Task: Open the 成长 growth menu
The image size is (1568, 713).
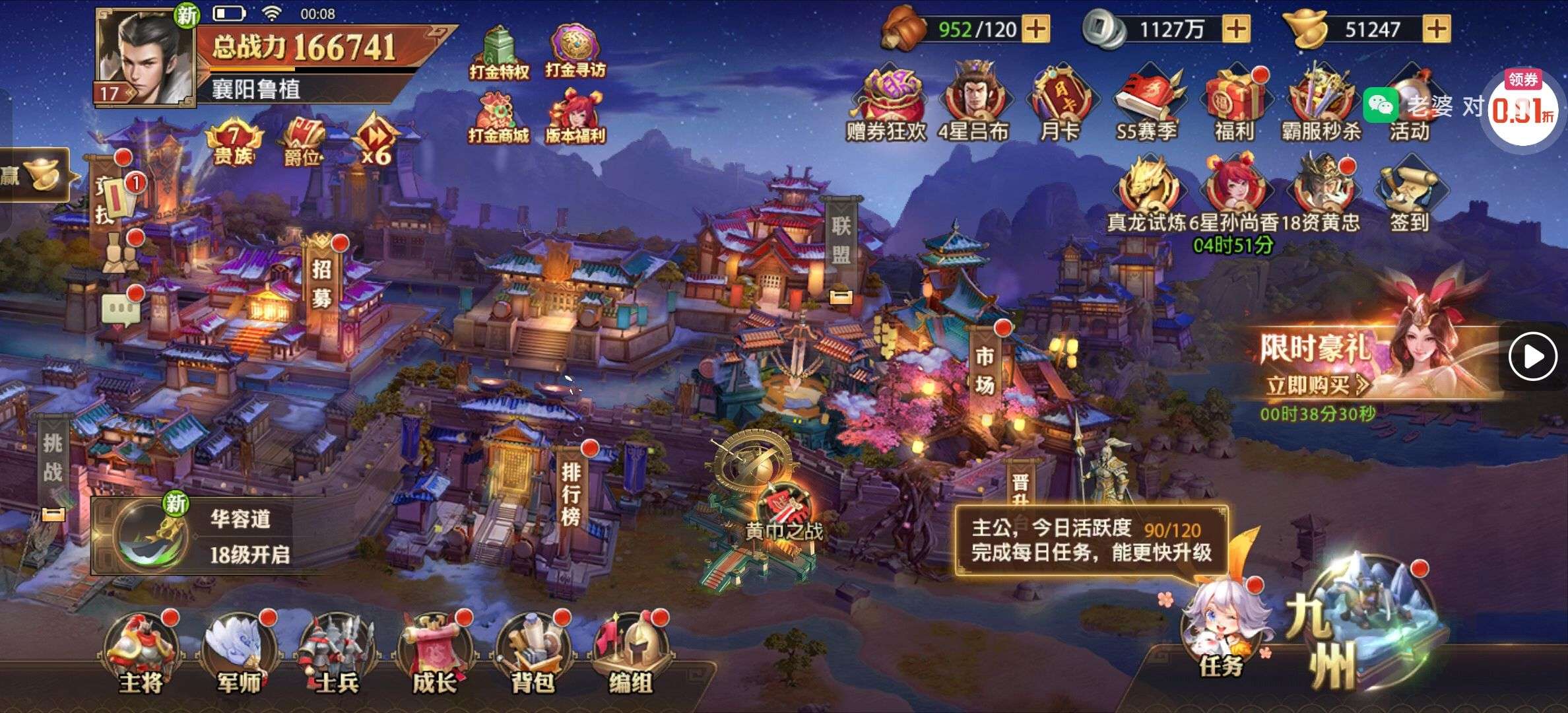Action: pos(434,654)
